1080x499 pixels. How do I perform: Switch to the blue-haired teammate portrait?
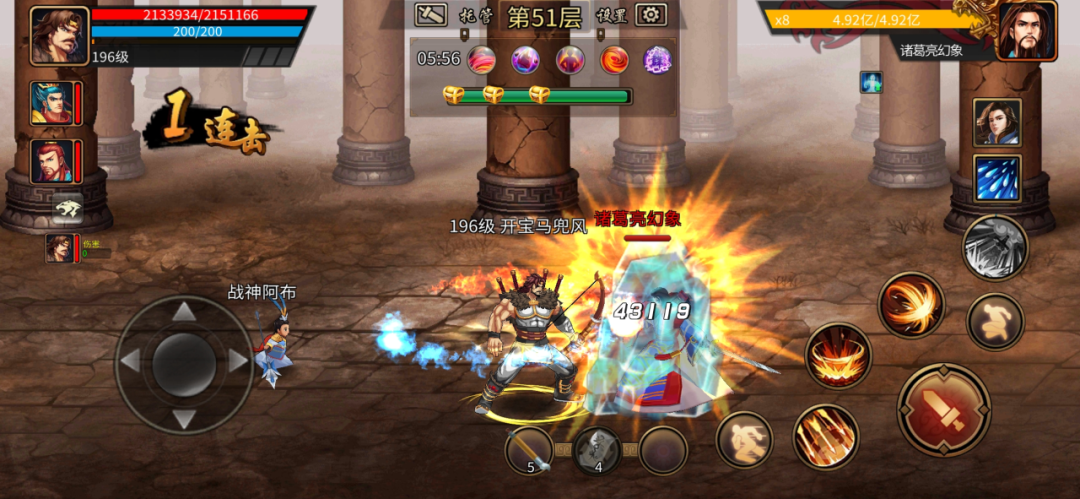(51, 103)
